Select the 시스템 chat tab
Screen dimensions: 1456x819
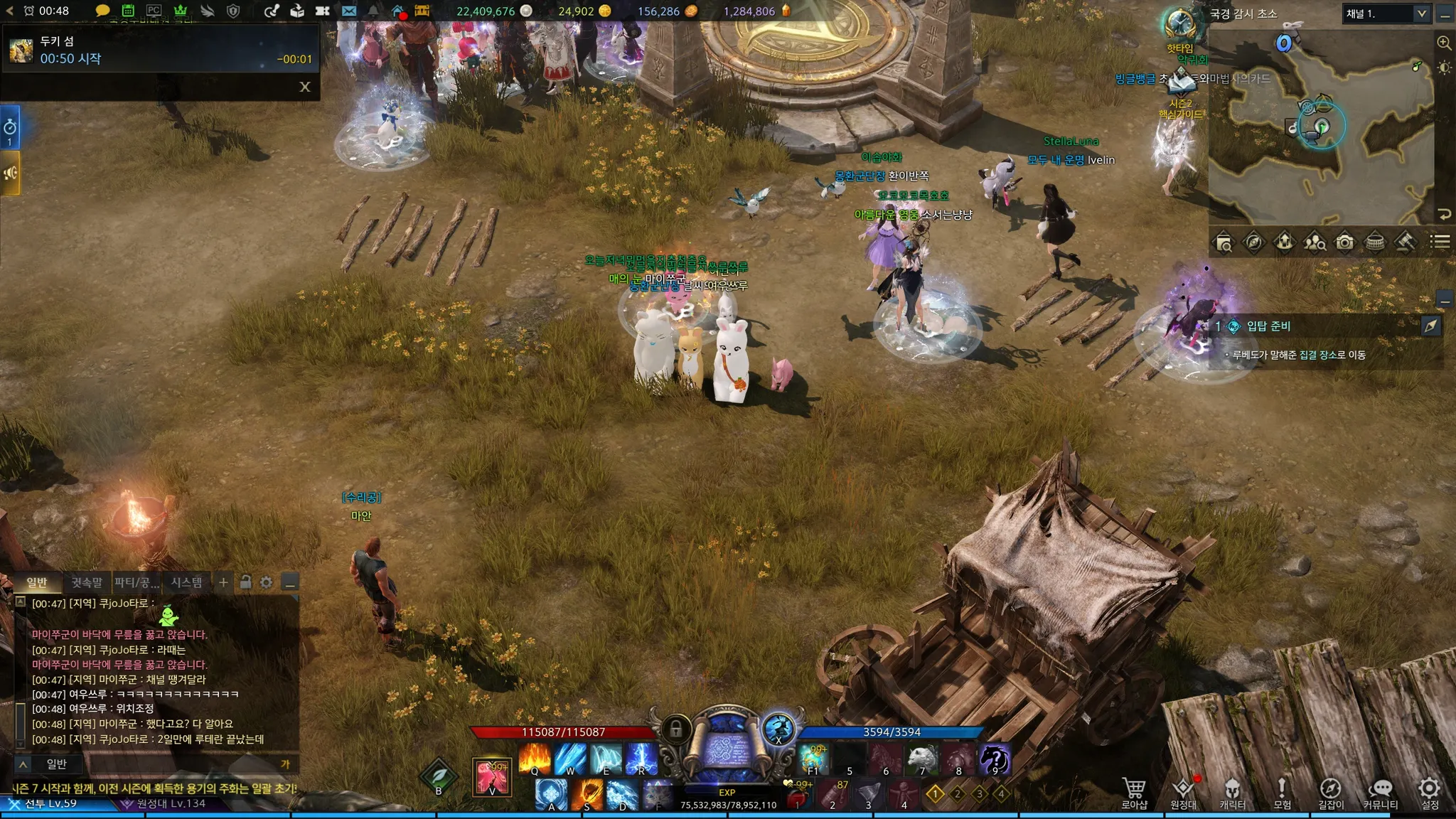coord(186,583)
